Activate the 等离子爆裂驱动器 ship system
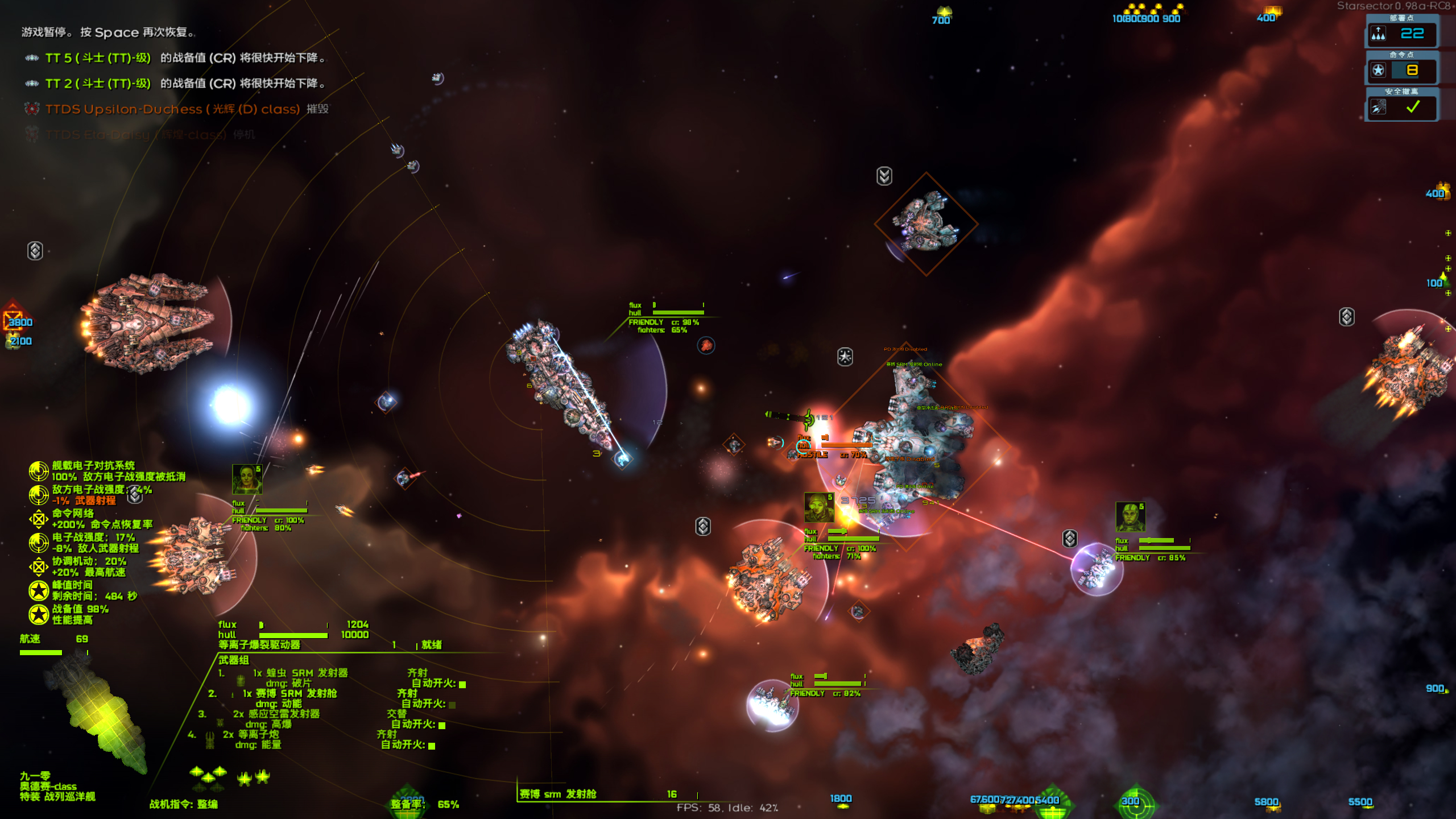 point(259,645)
